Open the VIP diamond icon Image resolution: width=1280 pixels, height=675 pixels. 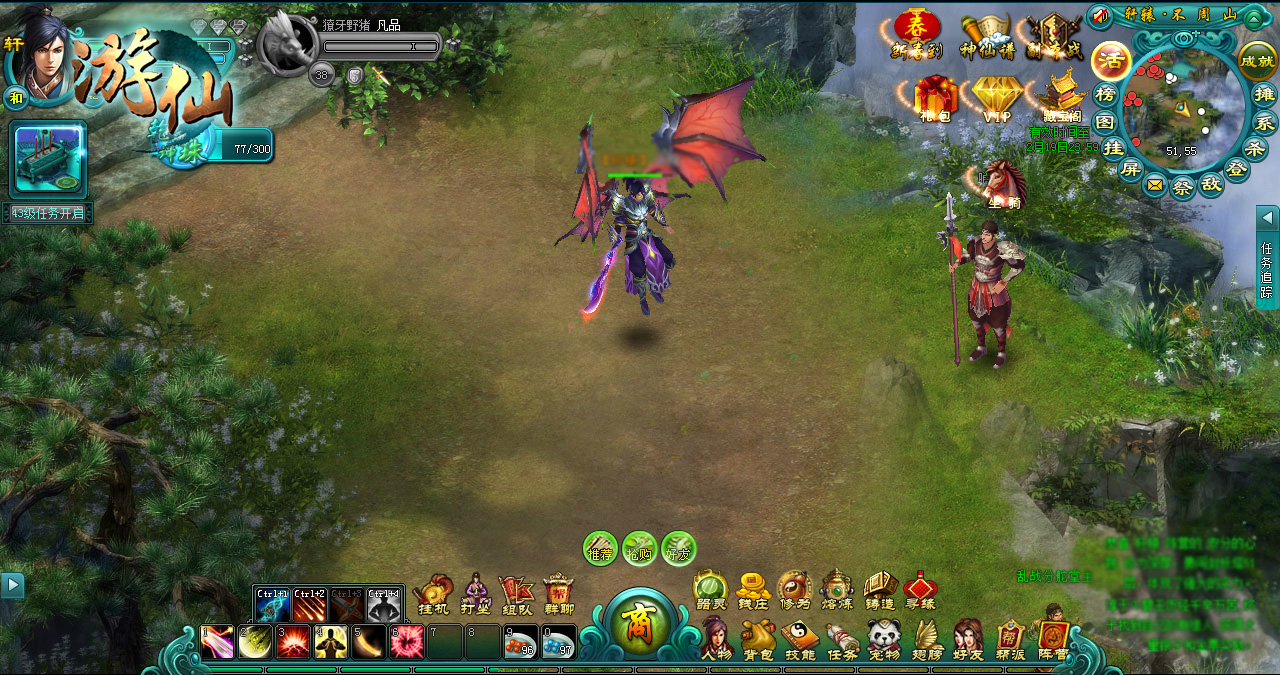point(997,98)
